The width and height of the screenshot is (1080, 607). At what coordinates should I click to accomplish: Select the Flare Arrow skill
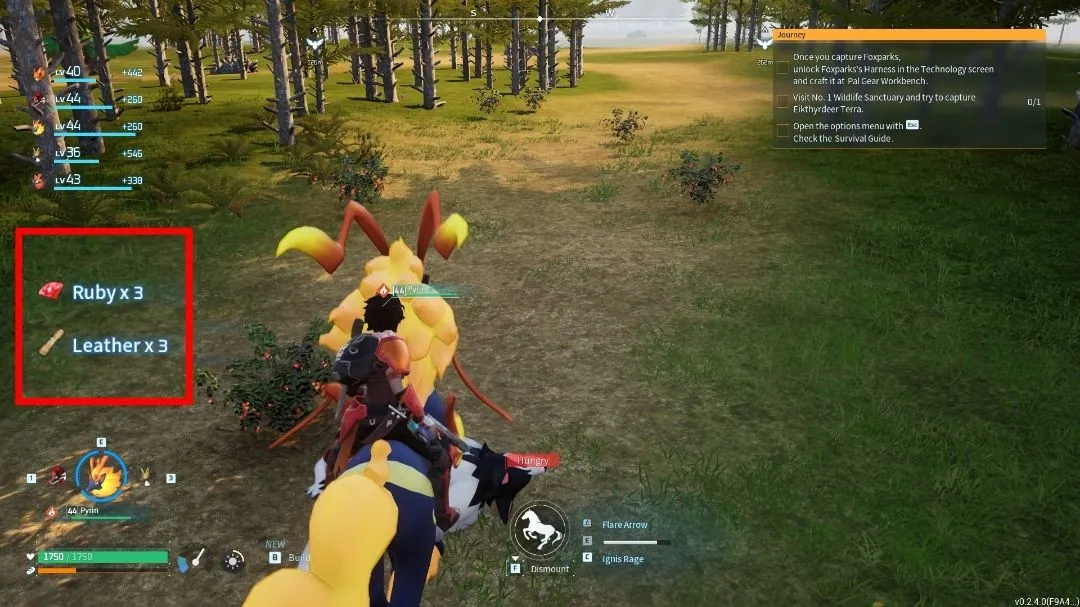pyautogui.click(x=624, y=525)
